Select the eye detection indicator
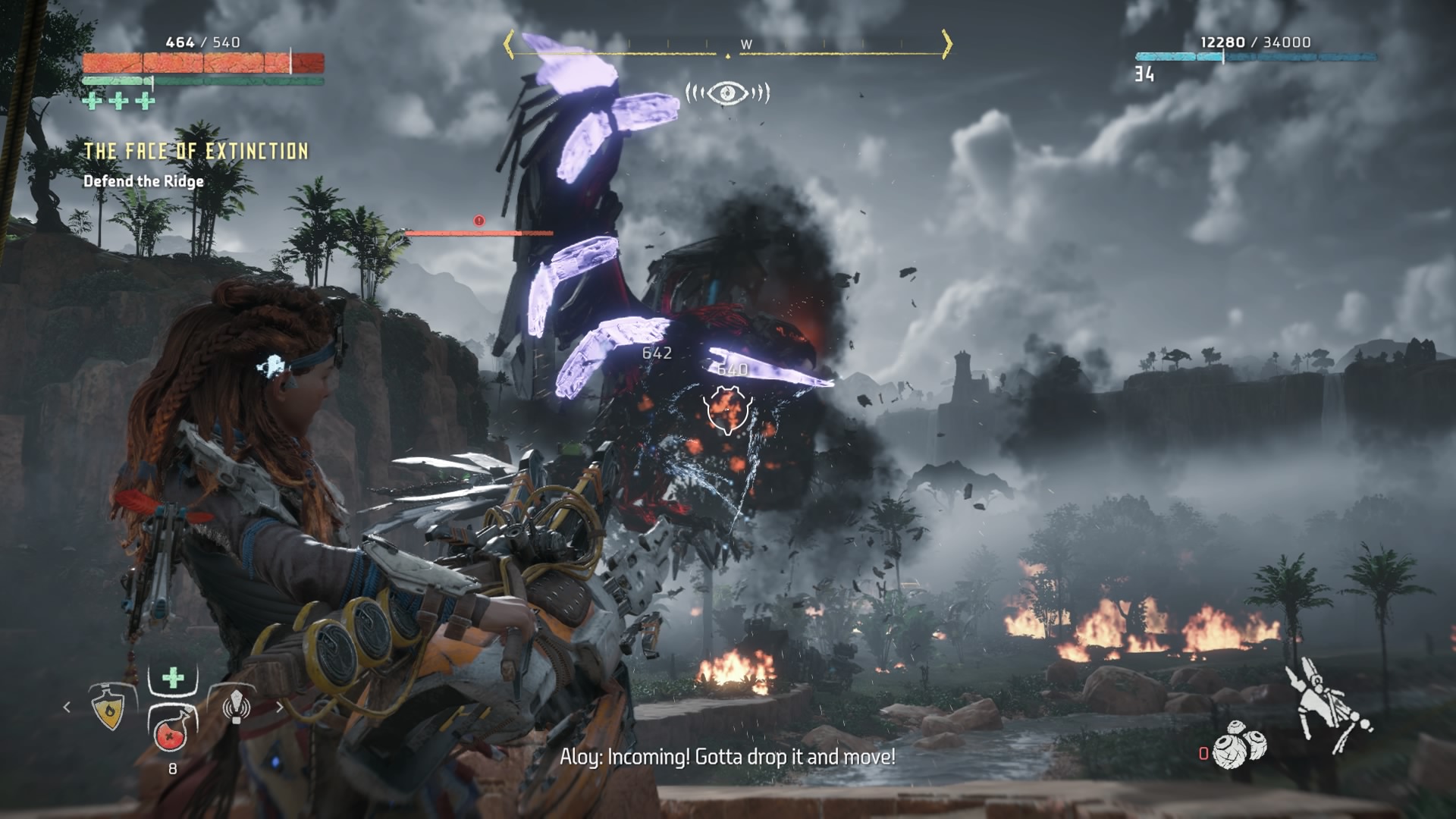Screen dimensions: 1456x819 [727, 93]
